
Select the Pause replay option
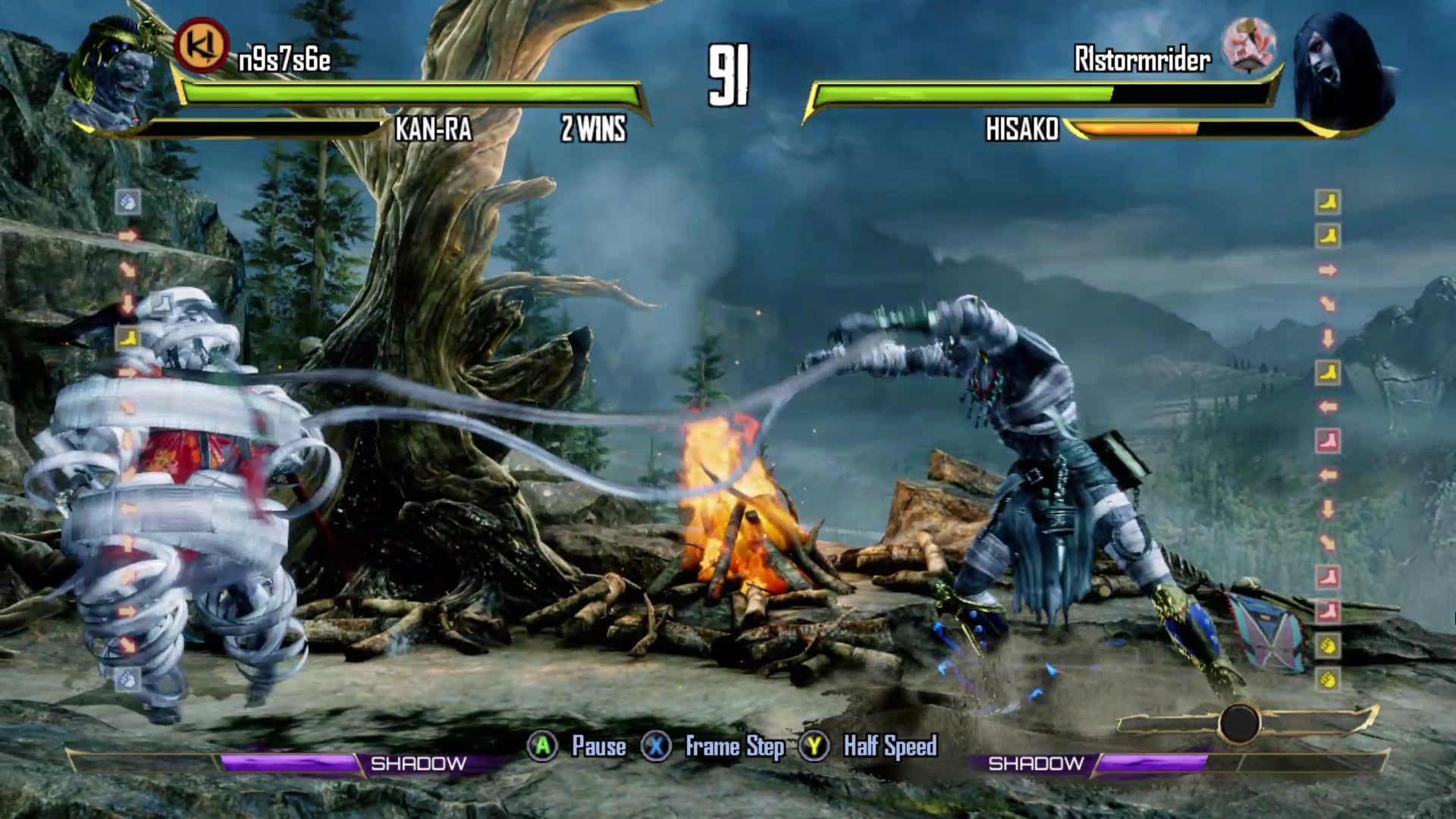coord(578,747)
